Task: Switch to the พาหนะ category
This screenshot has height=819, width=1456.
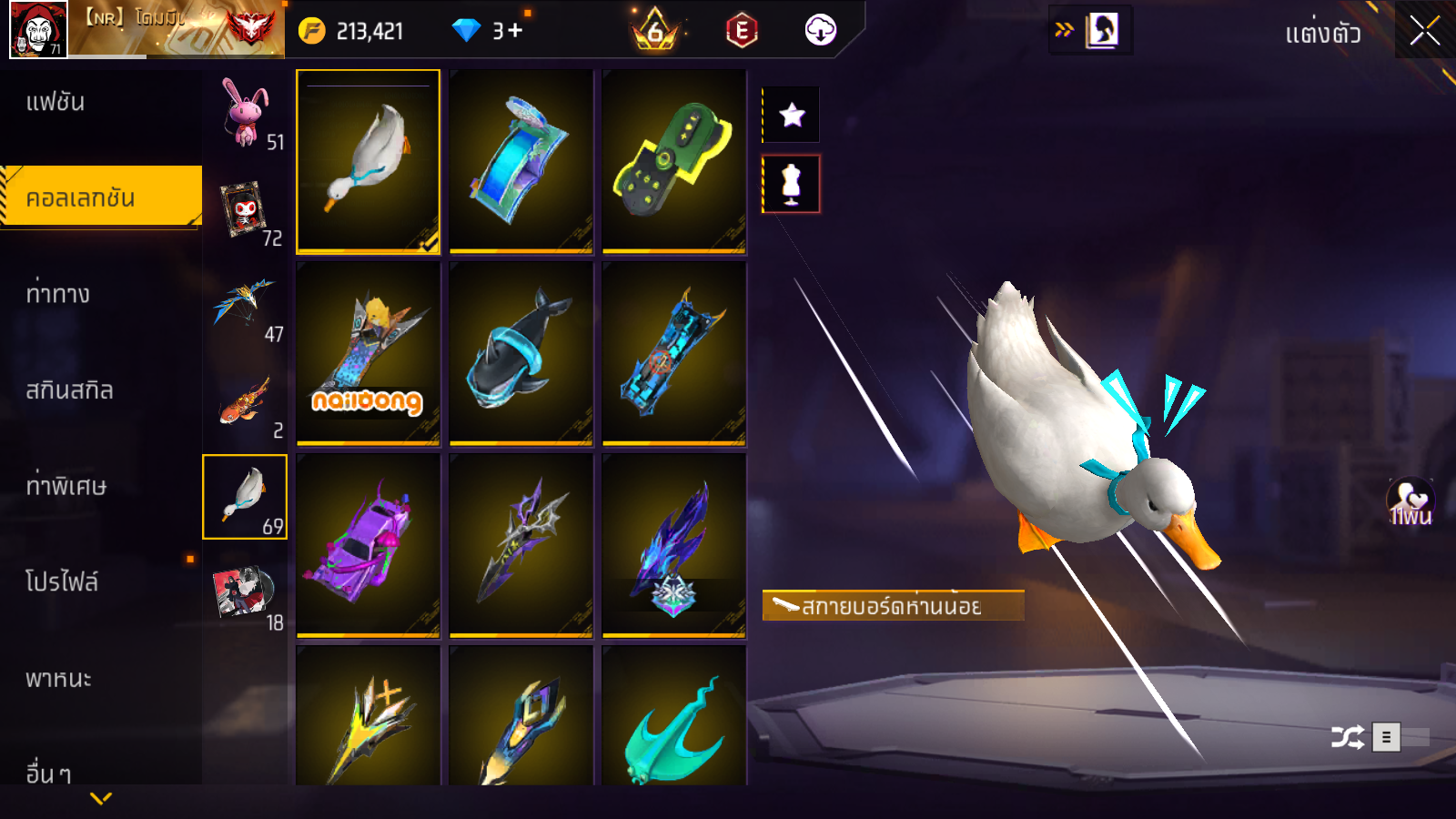Action: pyautogui.click(x=58, y=679)
